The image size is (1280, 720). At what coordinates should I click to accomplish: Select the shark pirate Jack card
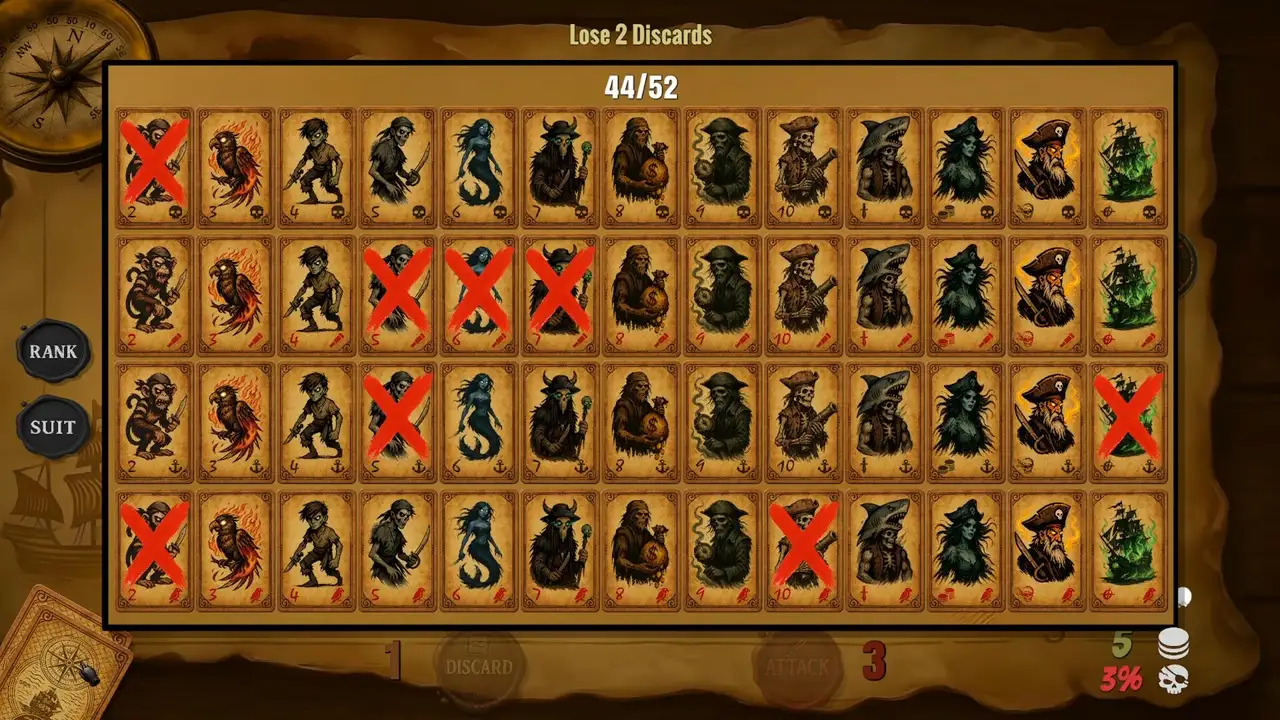884,165
